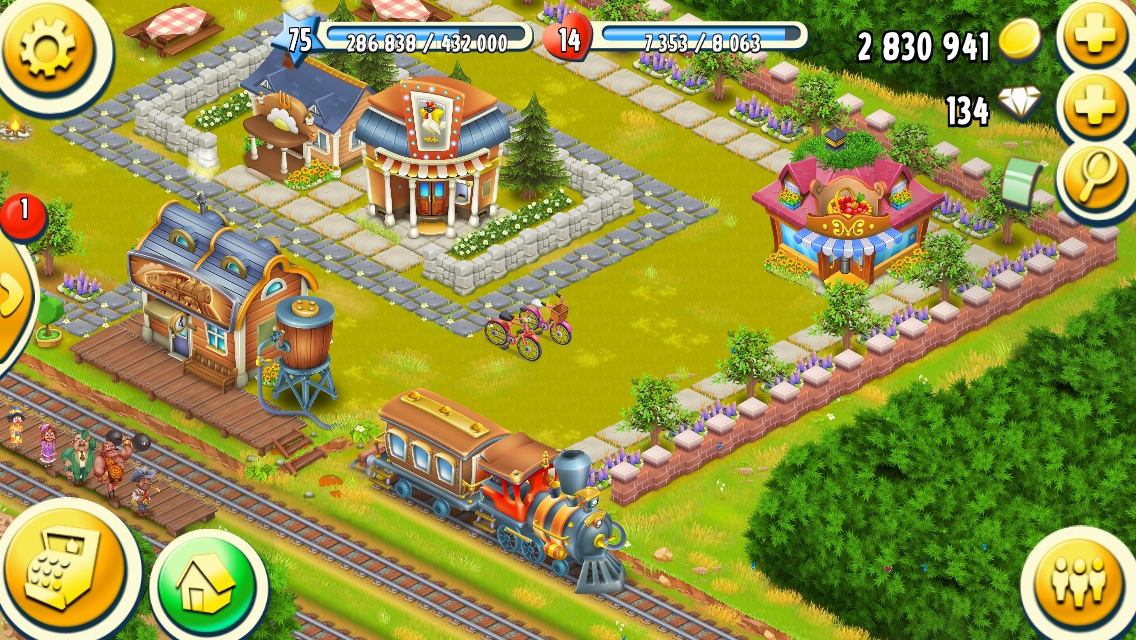1136x640 pixels.
Task: Add more gold coins
Action: click(x=1095, y=37)
